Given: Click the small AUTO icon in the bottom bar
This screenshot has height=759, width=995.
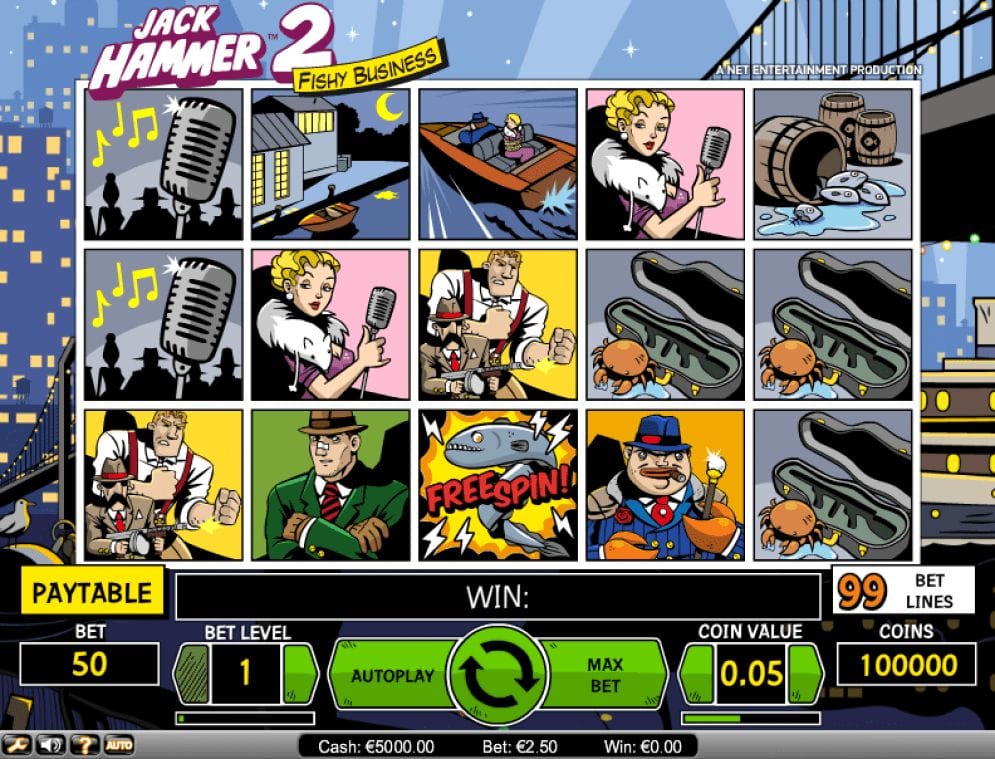Looking at the screenshot, I should (x=118, y=745).
